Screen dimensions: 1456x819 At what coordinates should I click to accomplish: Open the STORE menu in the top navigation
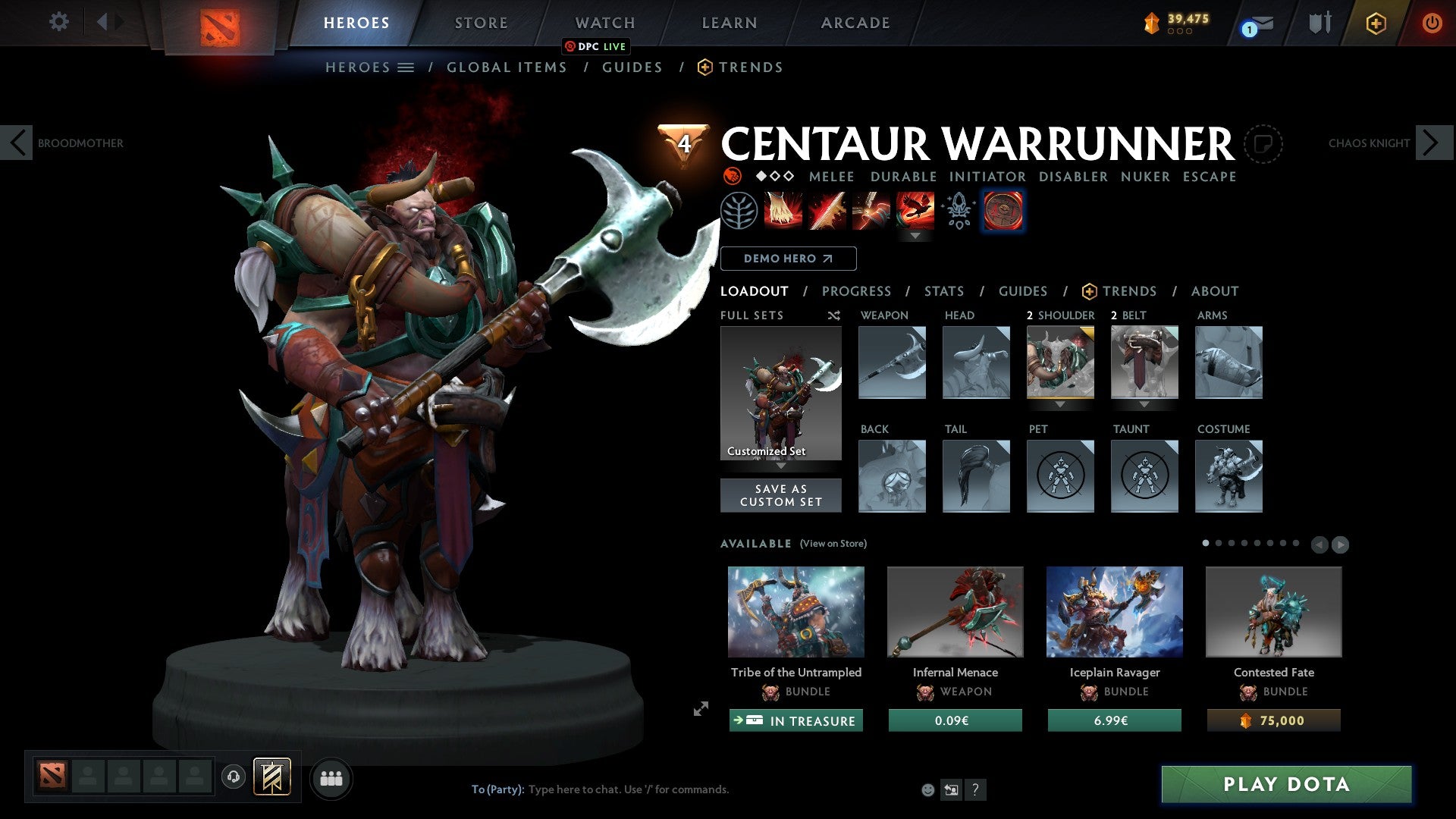coord(480,23)
